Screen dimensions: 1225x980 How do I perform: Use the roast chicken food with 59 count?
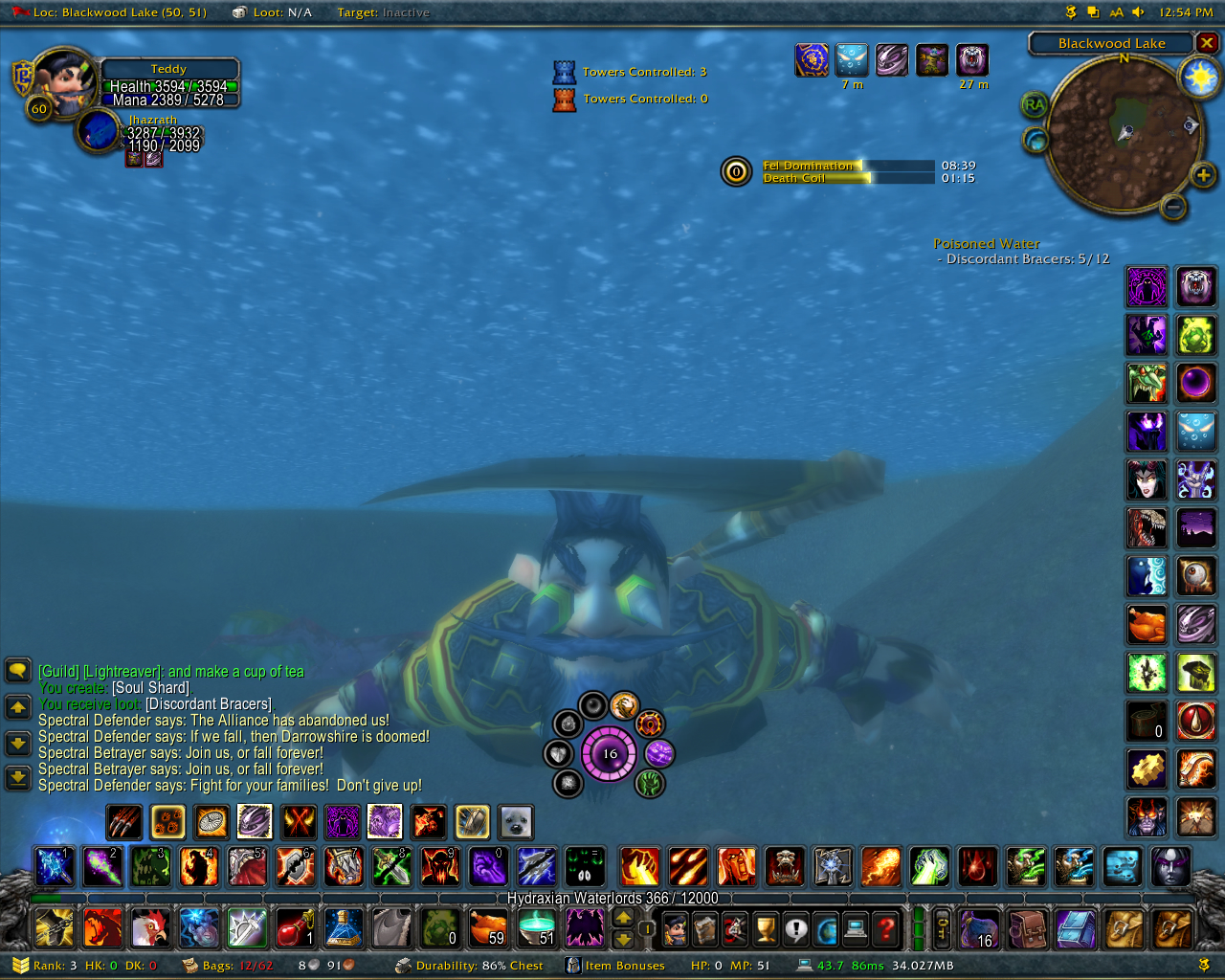[488, 927]
